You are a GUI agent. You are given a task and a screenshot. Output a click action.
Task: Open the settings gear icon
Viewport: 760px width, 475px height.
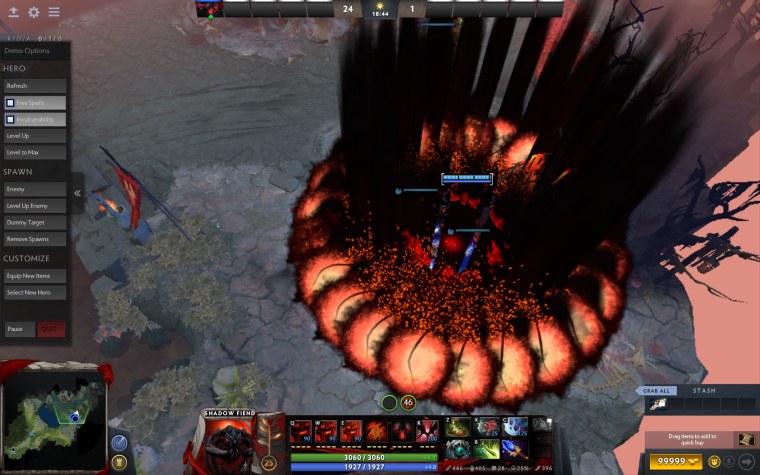coord(33,12)
